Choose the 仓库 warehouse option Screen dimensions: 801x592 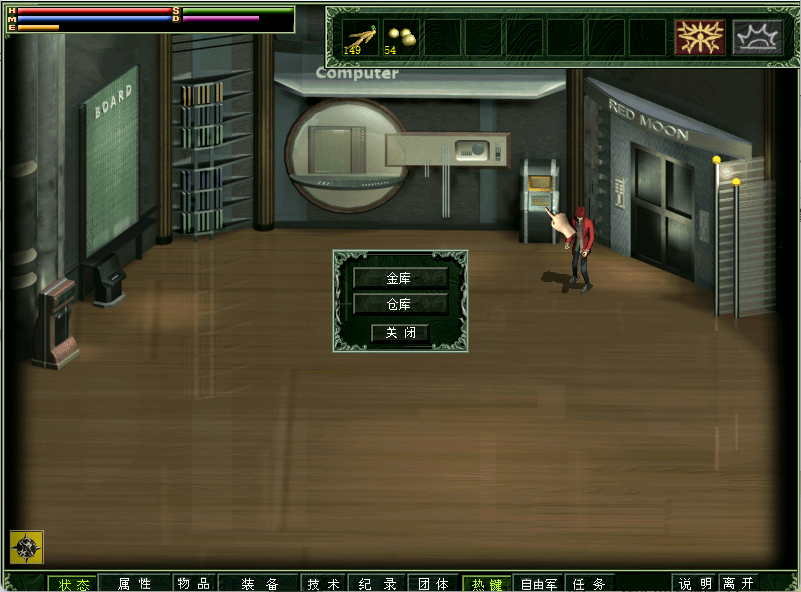400,304
